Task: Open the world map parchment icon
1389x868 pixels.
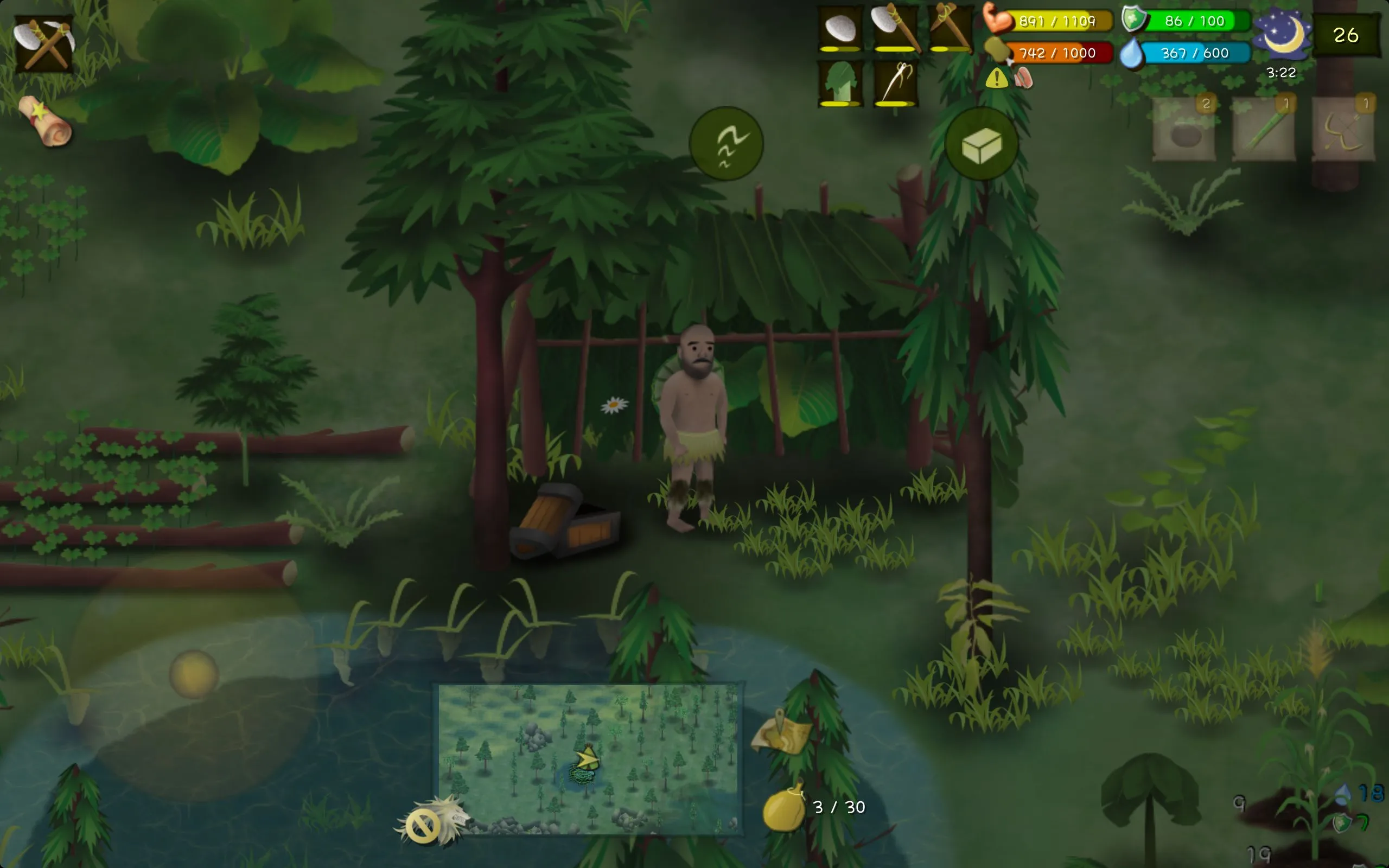Action: coord(782,732)
